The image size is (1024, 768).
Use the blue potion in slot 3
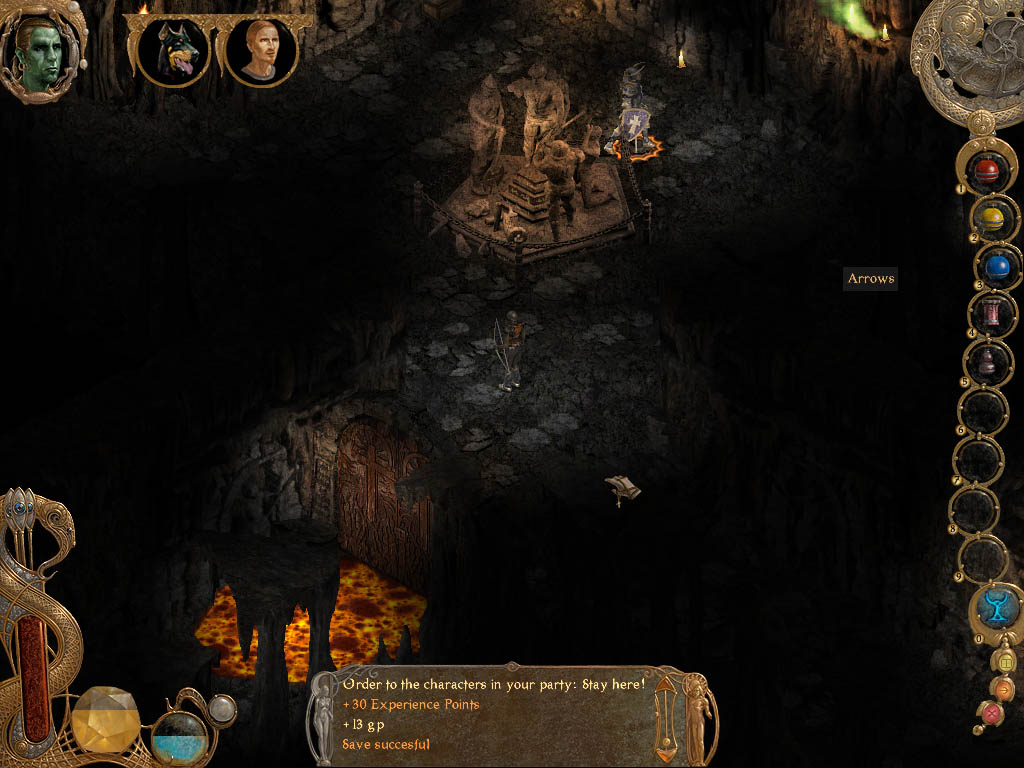(x=996, y=266)
